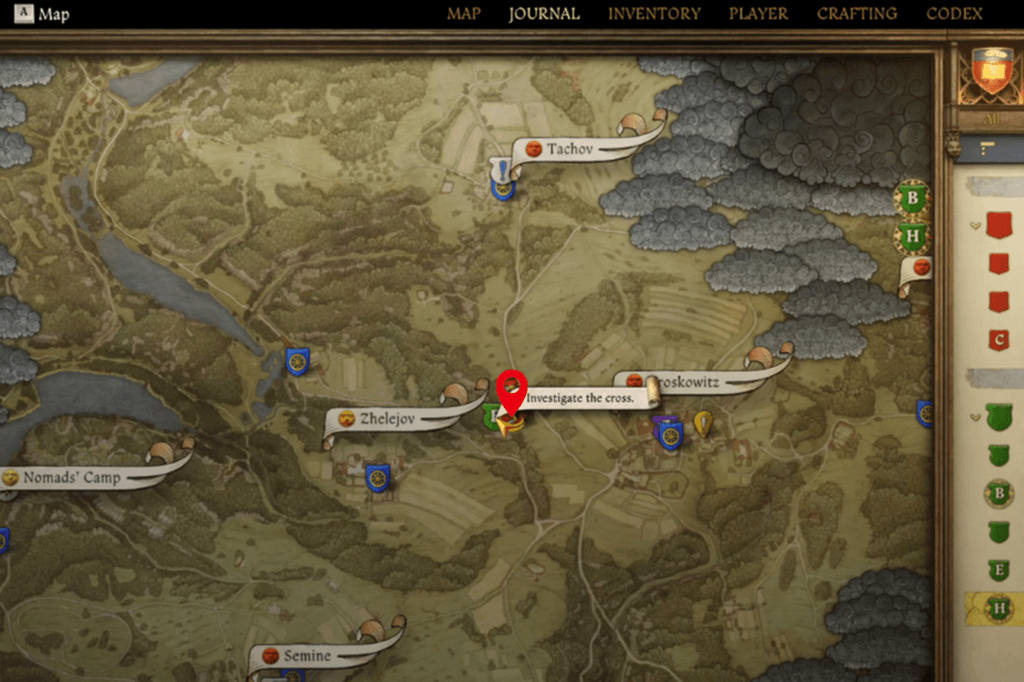Image resolution: width=1024 pixels, height=682 pixels.
Task: Open the Codex tab
Action: [x=954, y=14]
